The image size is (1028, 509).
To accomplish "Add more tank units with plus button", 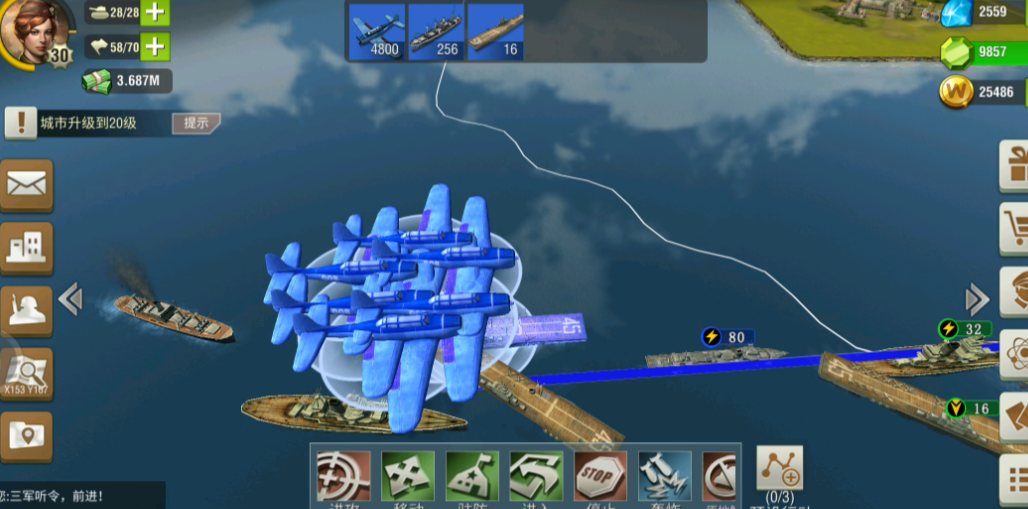I will click(155, 13).
